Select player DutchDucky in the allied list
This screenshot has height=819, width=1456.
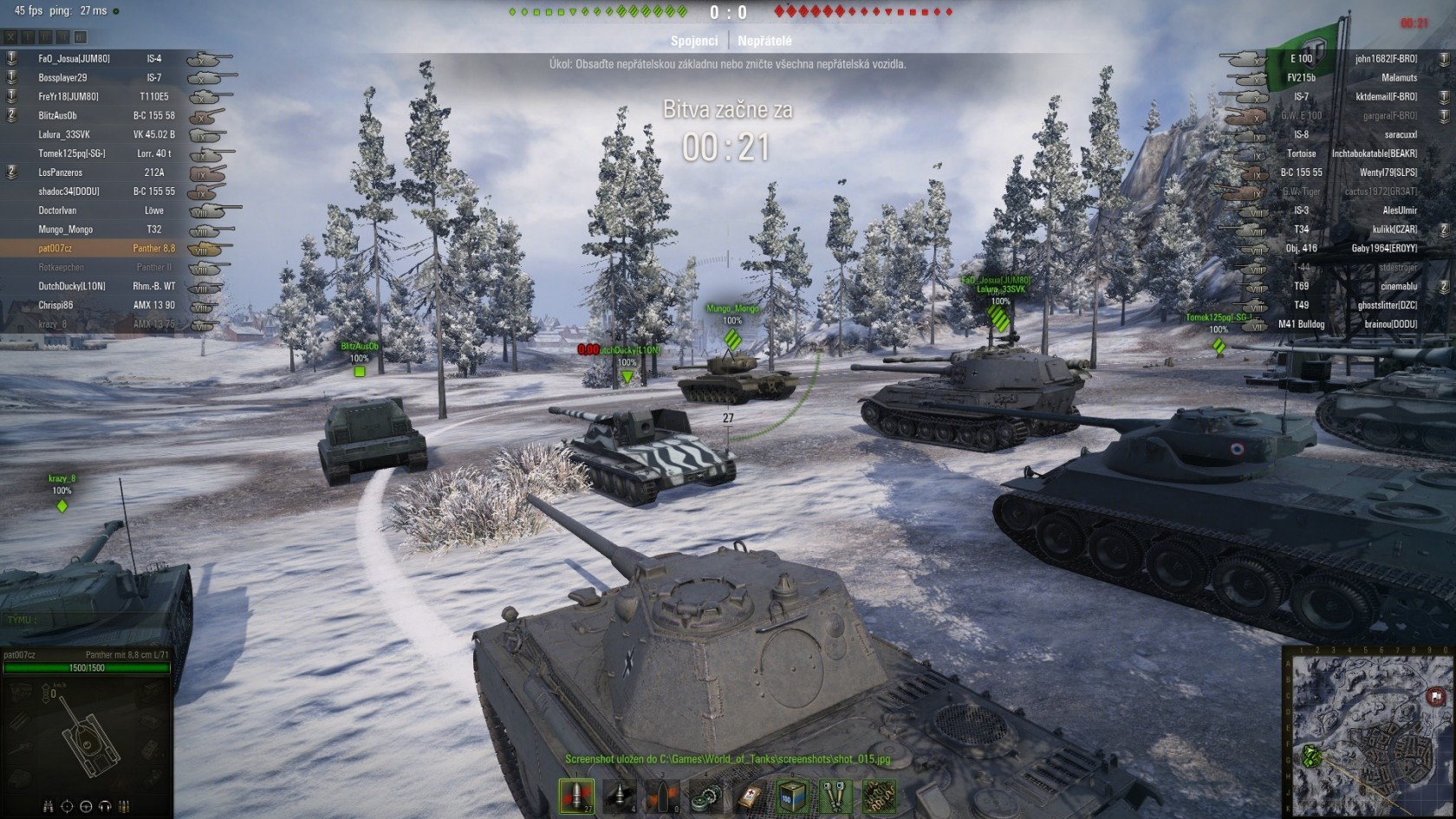72,286
